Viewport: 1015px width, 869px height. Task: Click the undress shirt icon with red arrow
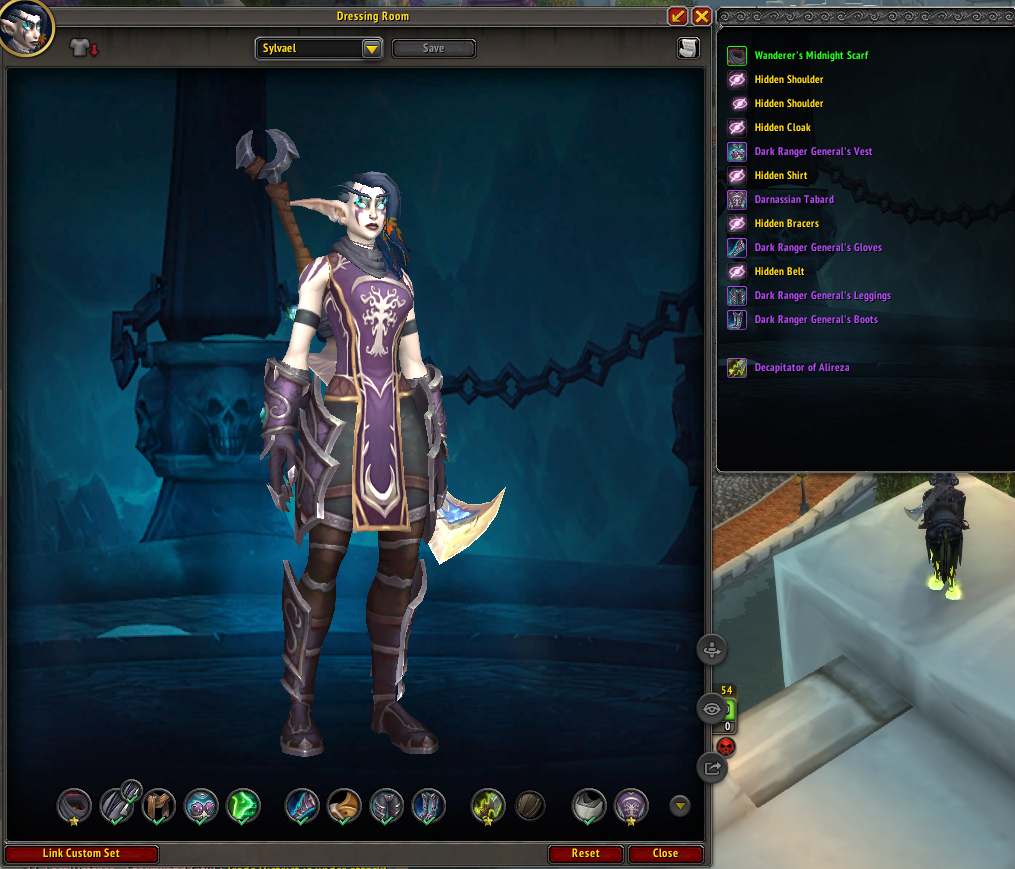(x=84, y=48)
